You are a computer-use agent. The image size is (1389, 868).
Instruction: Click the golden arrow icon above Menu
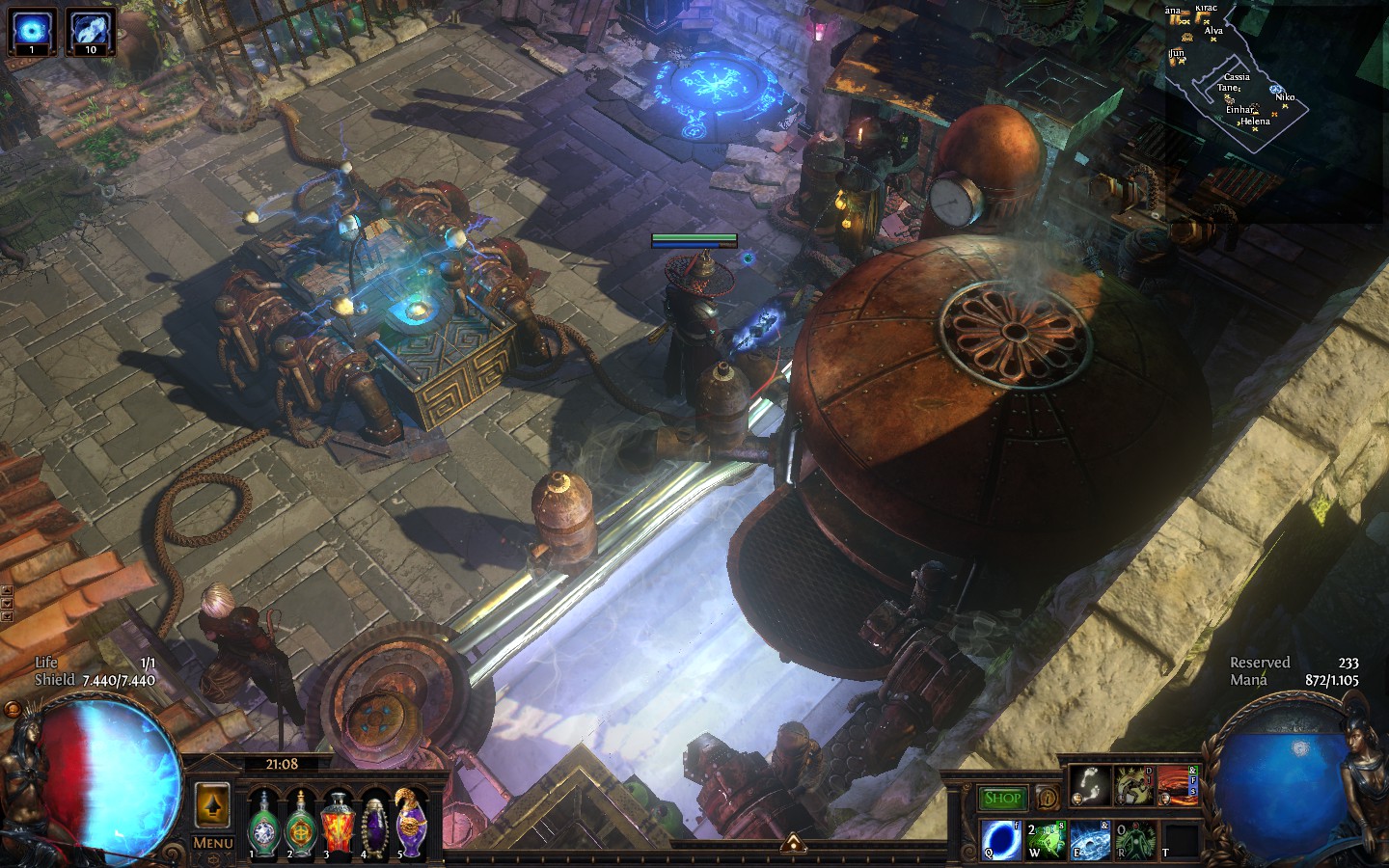pos(211,804)
